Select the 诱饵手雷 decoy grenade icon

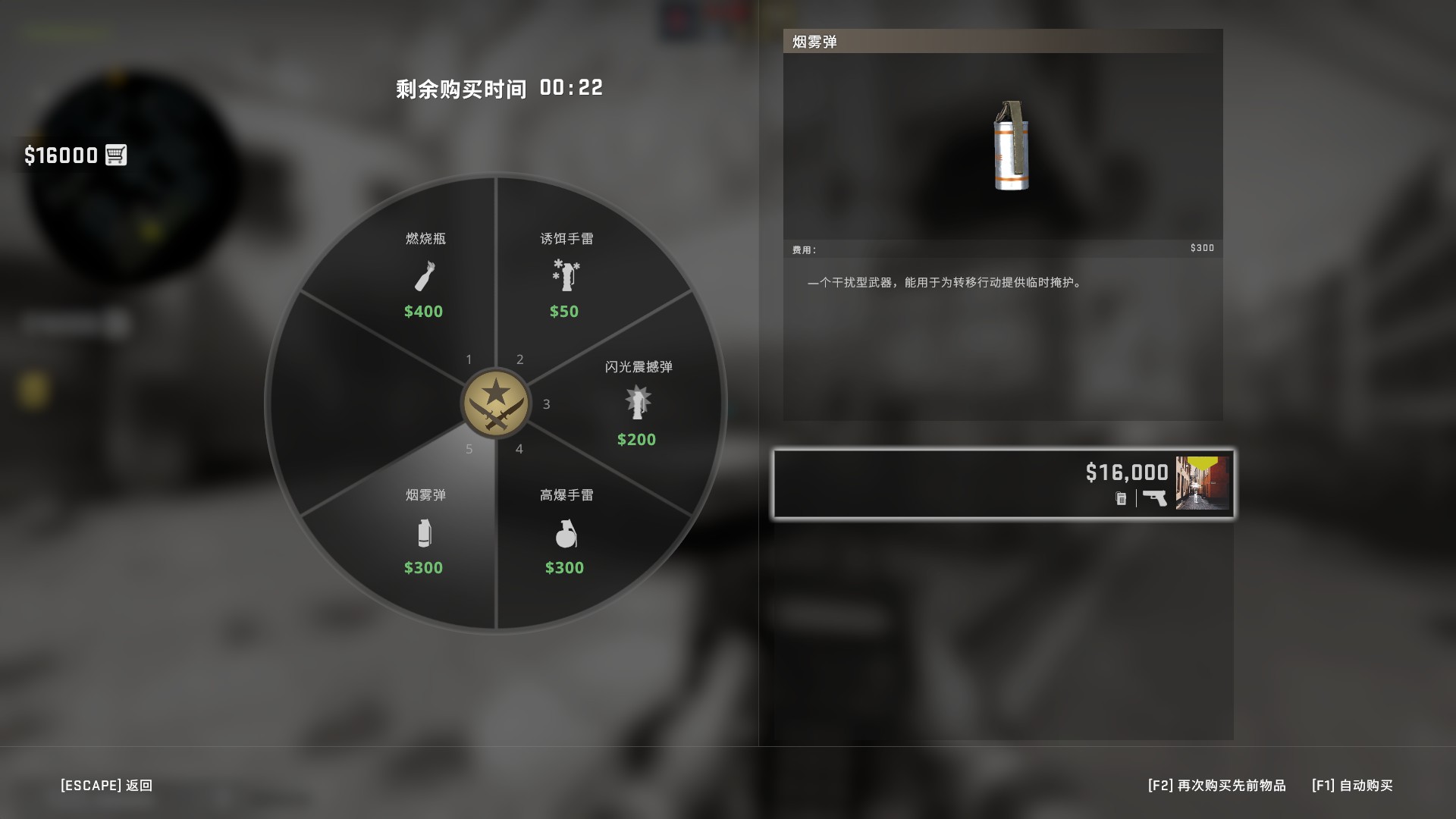tap(564, 276)
